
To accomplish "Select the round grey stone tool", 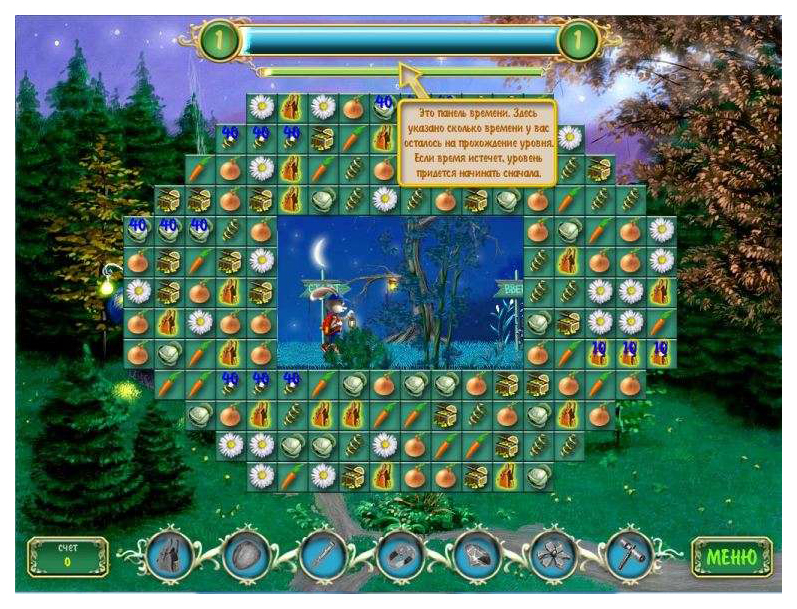I will 246,555.
